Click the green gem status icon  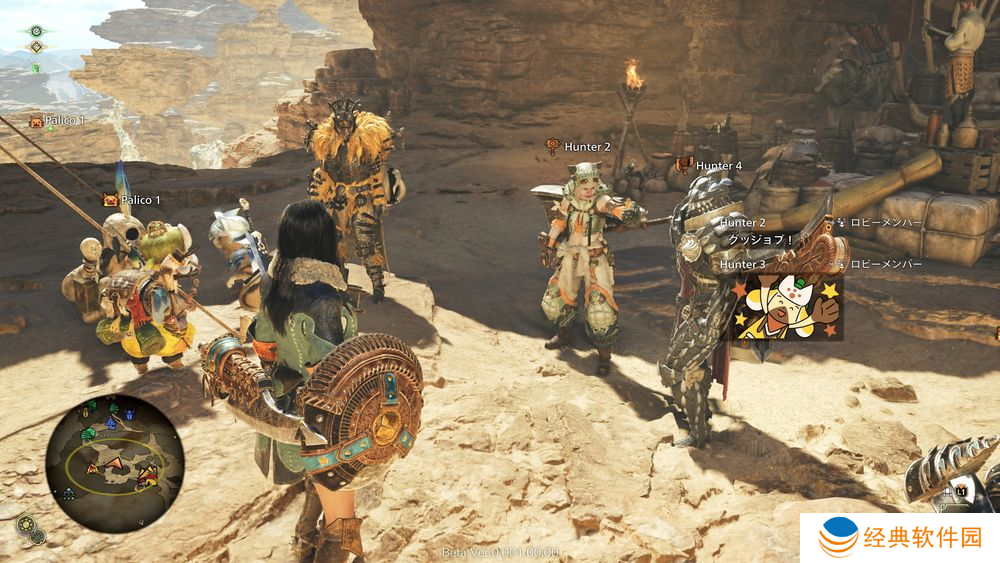[x=37, y=67]
